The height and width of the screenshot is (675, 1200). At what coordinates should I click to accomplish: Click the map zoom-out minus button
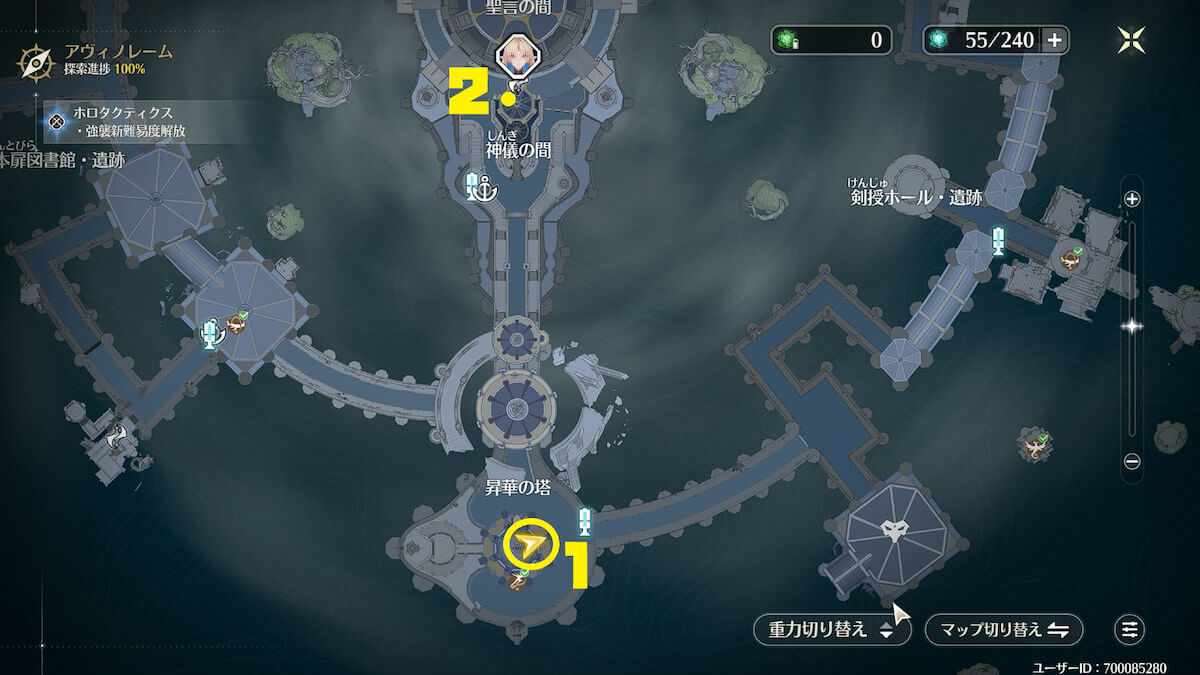point(1132,461)
